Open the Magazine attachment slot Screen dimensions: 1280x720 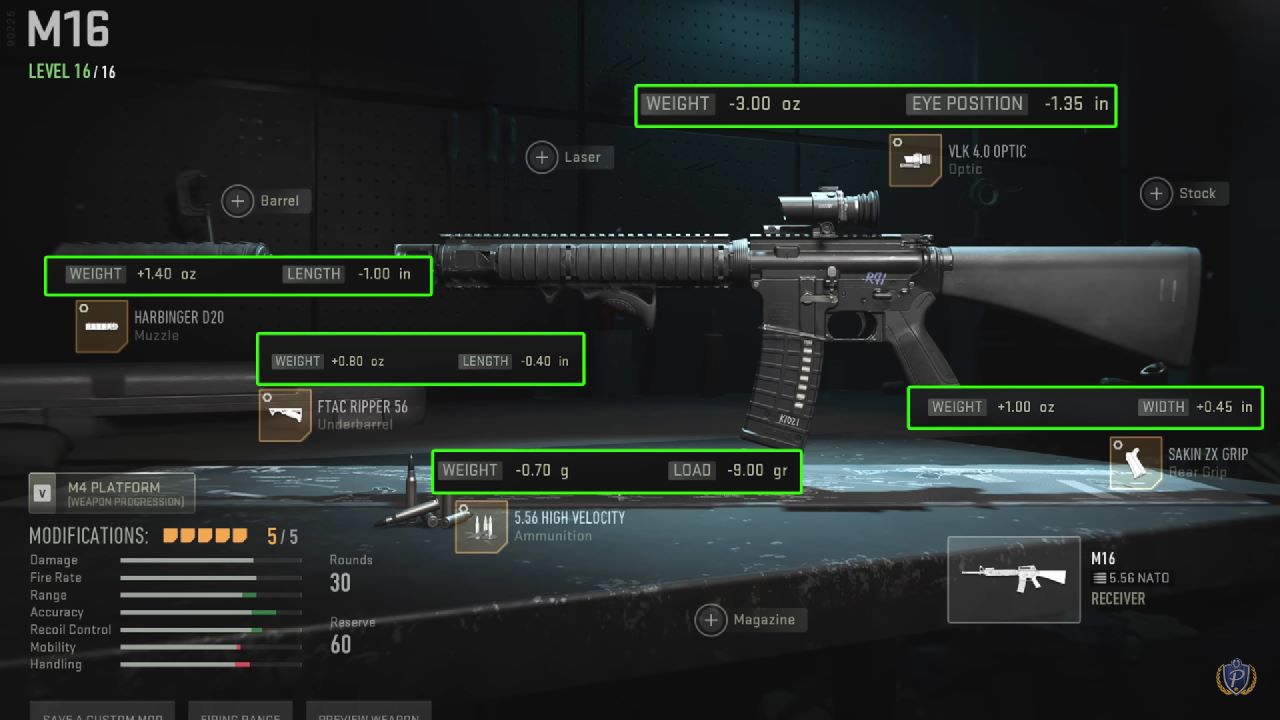pos(711,620)
